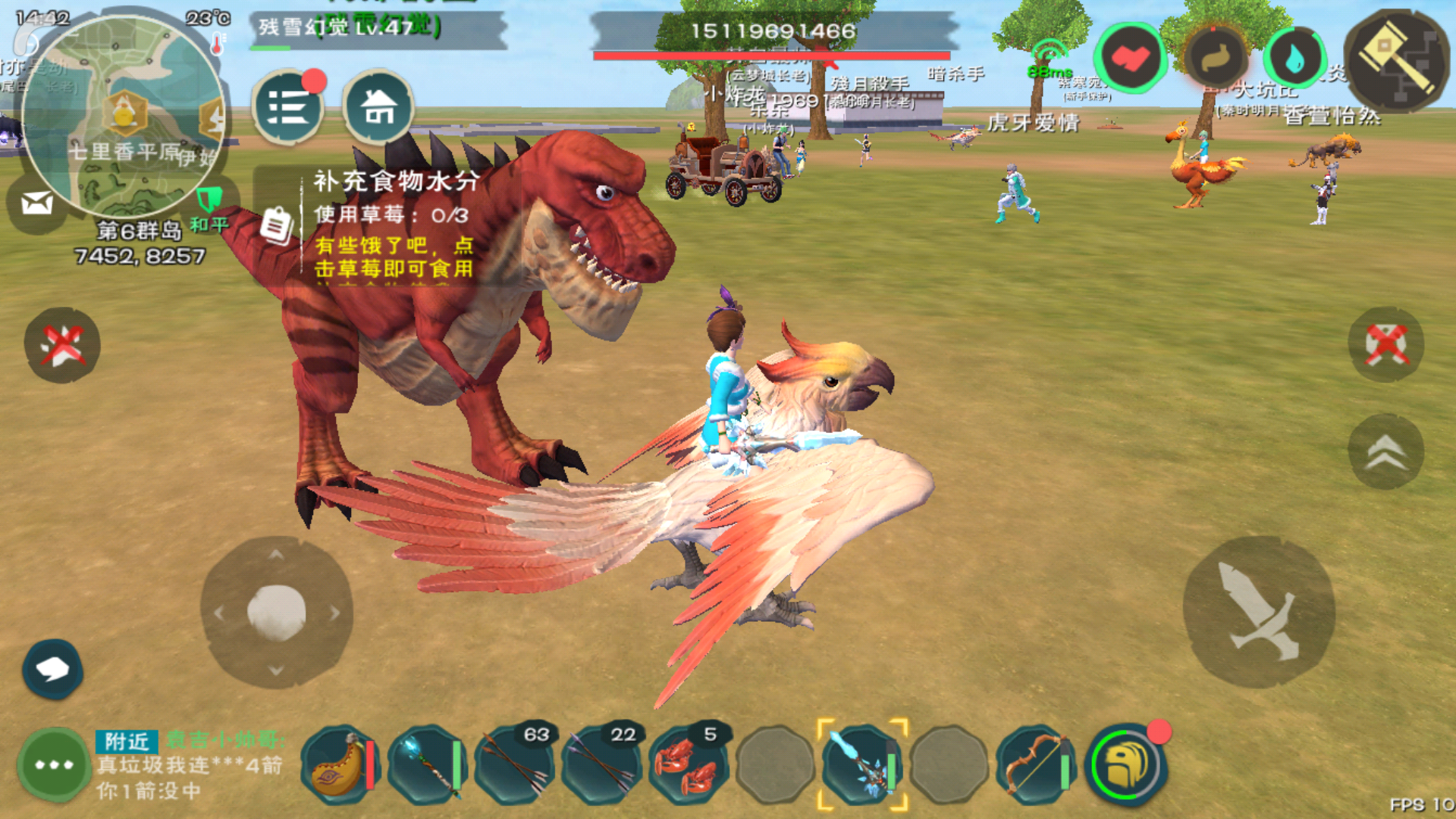Select the gourd water flask slot
The width and height of the screenshot is (1456, 819).
point(339,765)
